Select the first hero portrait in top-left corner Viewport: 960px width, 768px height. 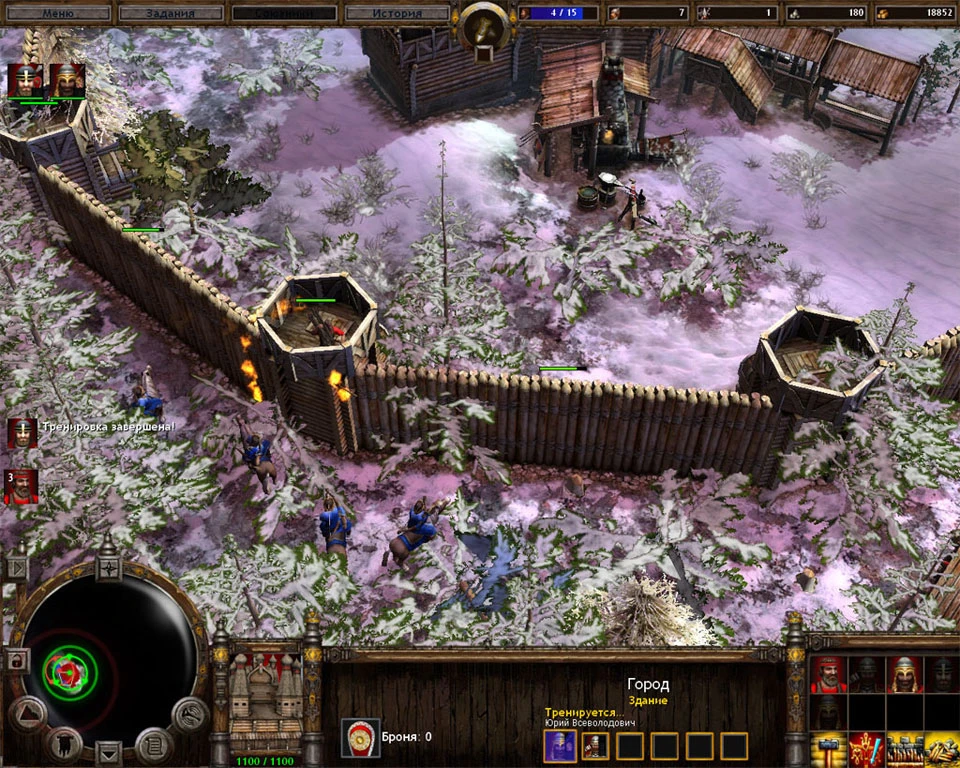(24, 80)
